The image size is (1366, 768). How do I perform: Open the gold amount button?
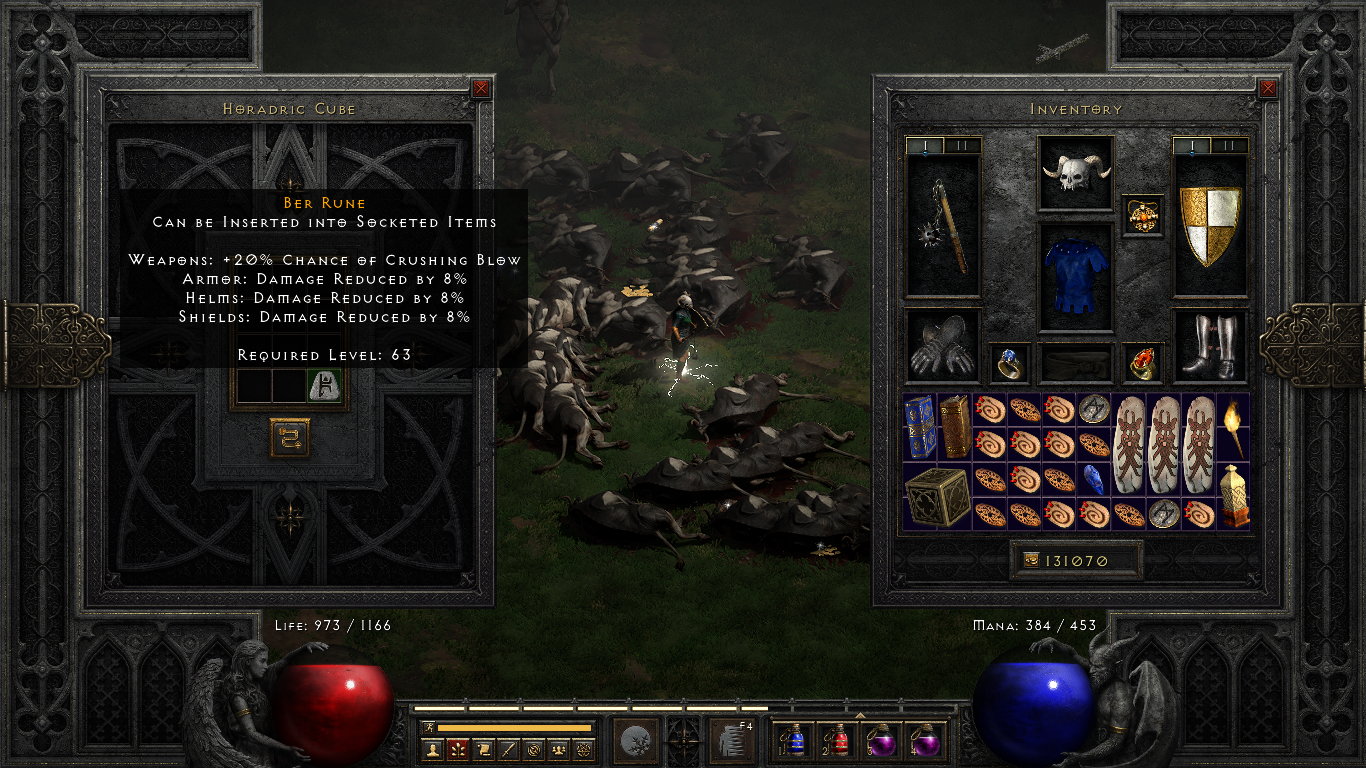click(x=1028, y=561)
